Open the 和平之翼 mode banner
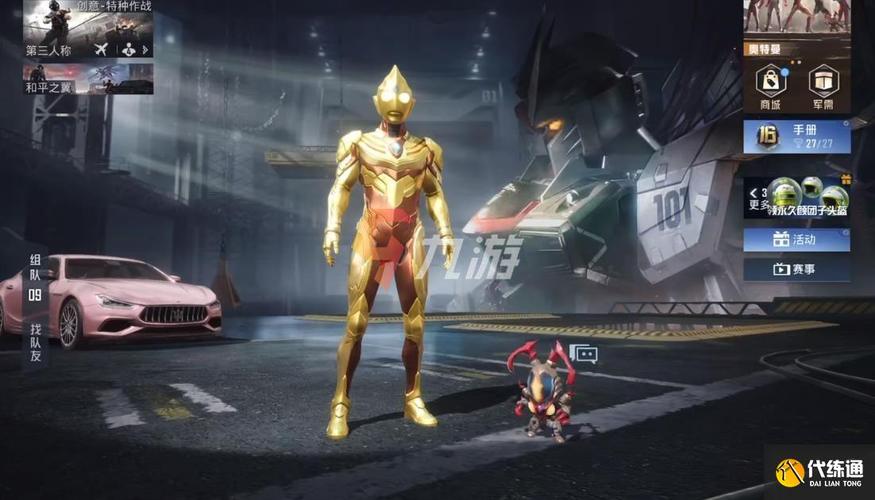Screen dimensions: 875x500 point(88,79)
